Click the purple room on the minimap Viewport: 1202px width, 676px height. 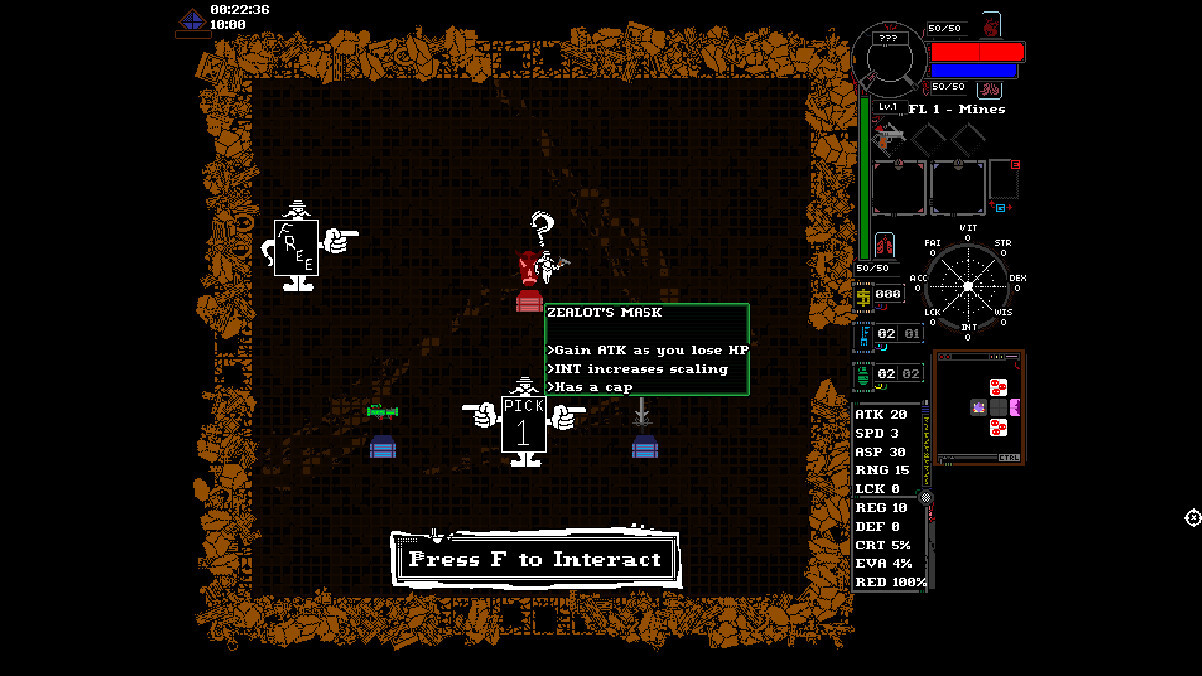[x=978, y=407]
